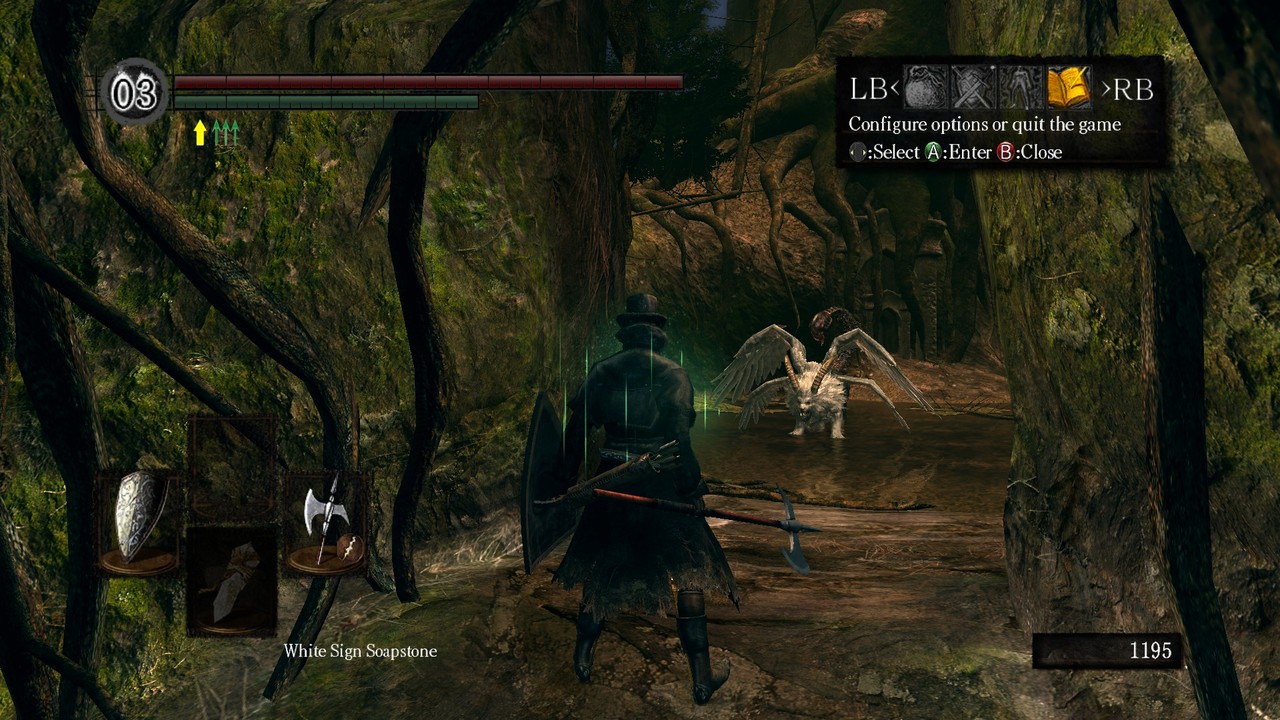1280x720 pixels.
Task: Open the crossed swords equipment menu
Action: (x=972, y=89)
